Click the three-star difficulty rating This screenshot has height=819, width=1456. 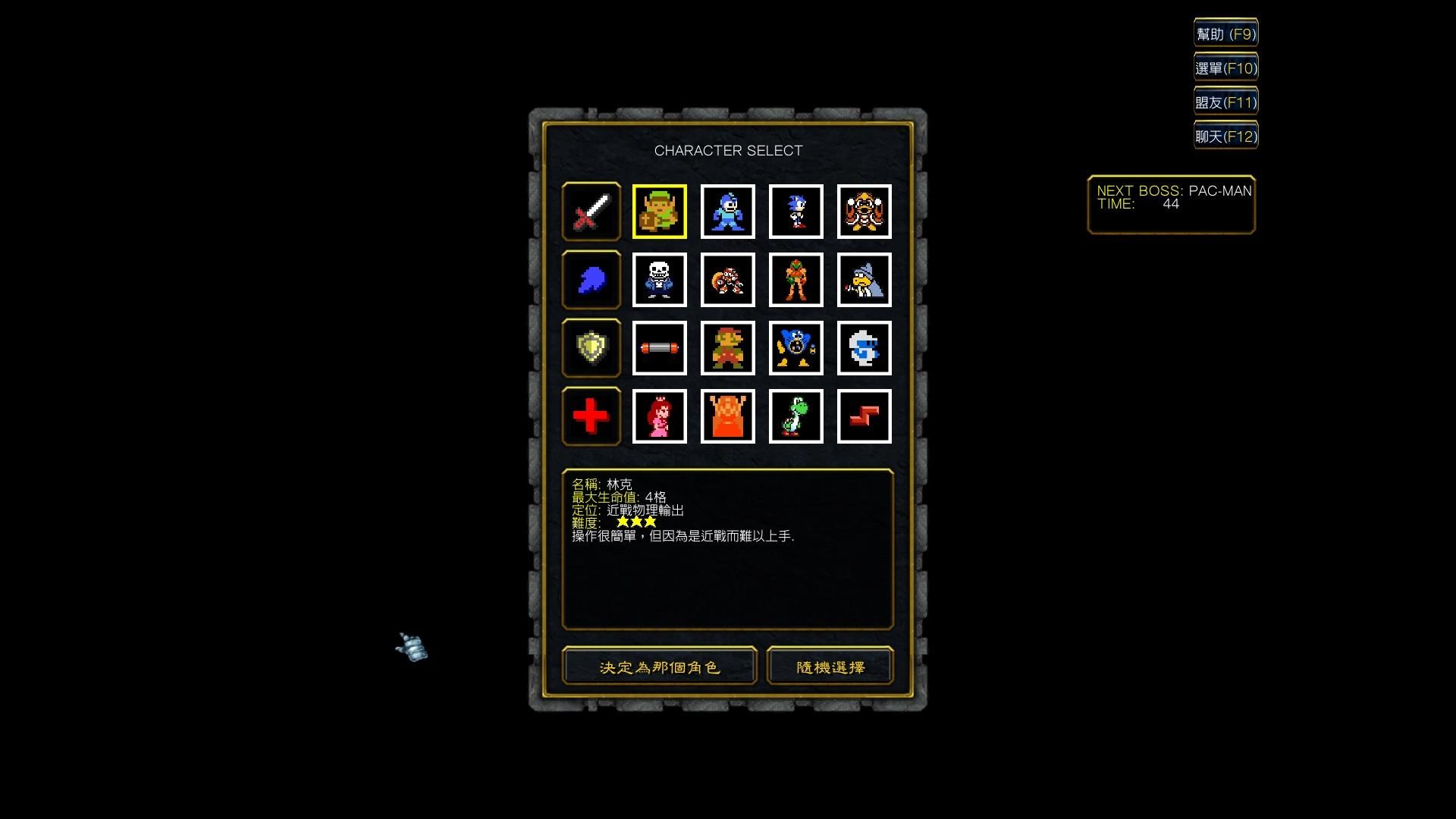click(637, 522)
